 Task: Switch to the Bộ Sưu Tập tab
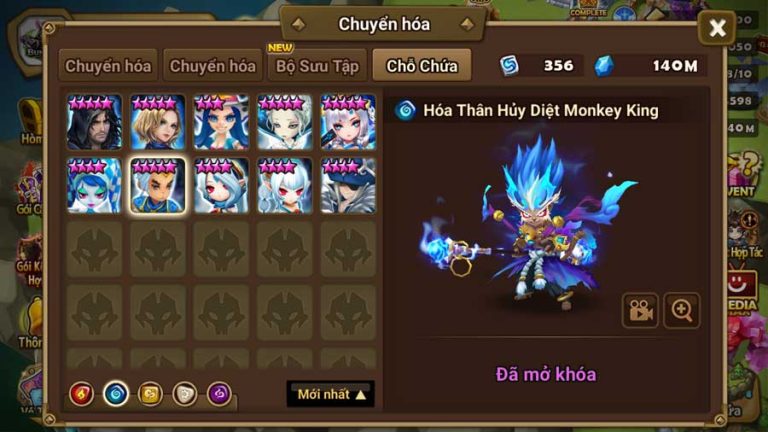pos(316,67)
